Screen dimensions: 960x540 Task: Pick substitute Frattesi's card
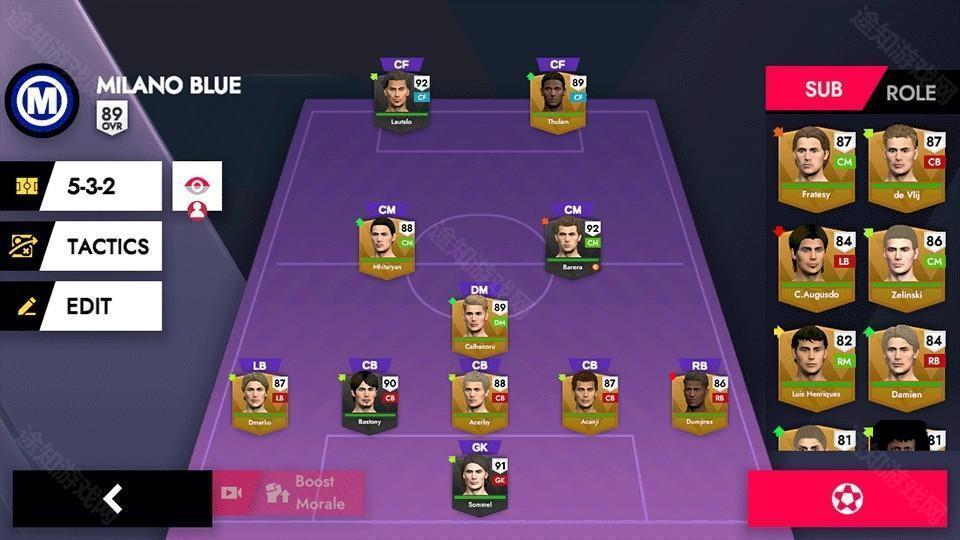816,167
